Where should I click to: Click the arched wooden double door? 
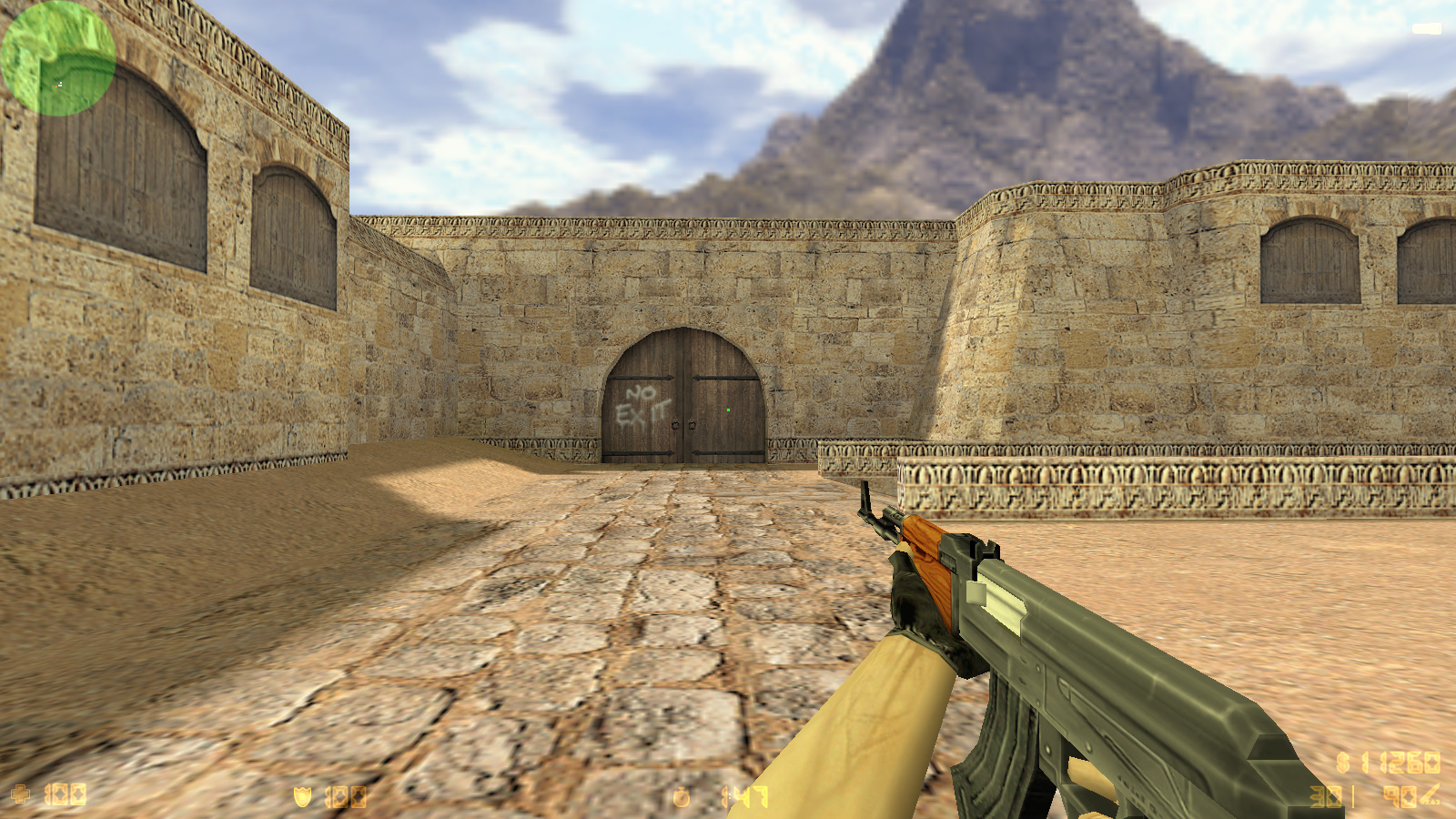point(684,396)
